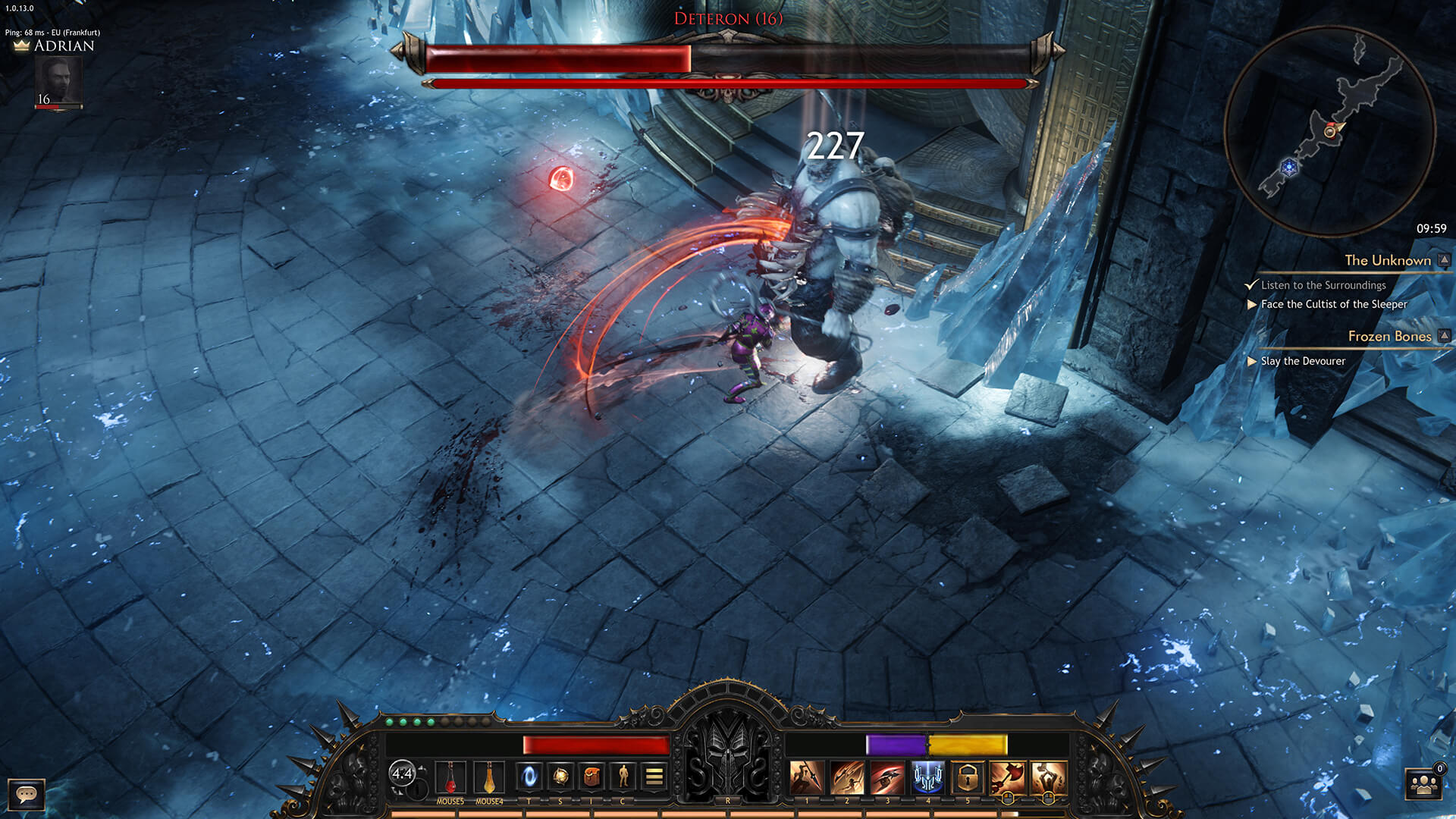This screenshot has height=819, width=1456.
Task: Open the golden skill orb menu
Action: [560, 776]
